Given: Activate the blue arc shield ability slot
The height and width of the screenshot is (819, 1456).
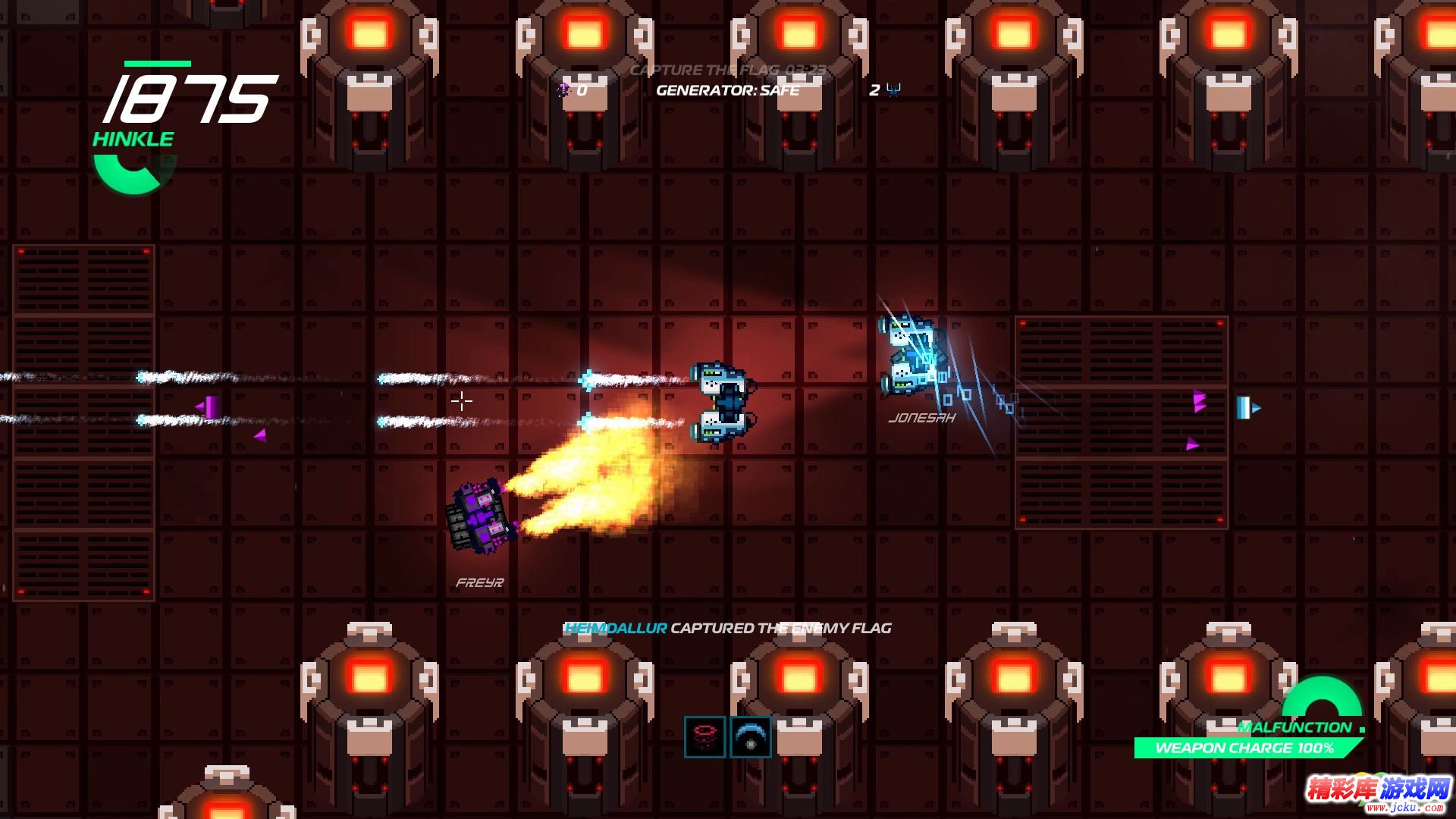Looking at the screenshot, I should click(x=750, y=736).
